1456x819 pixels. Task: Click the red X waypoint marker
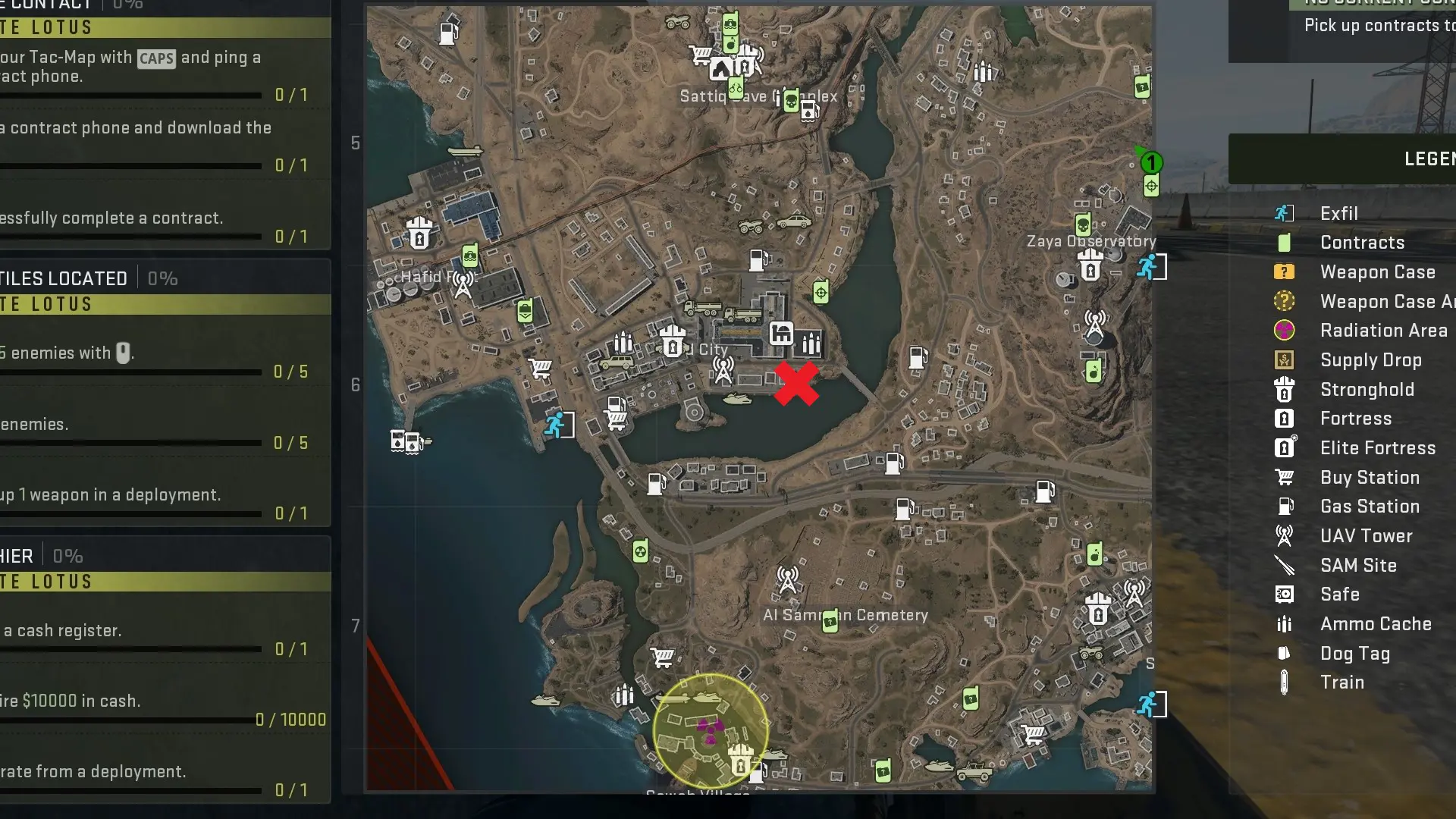[x=796, y=383]
